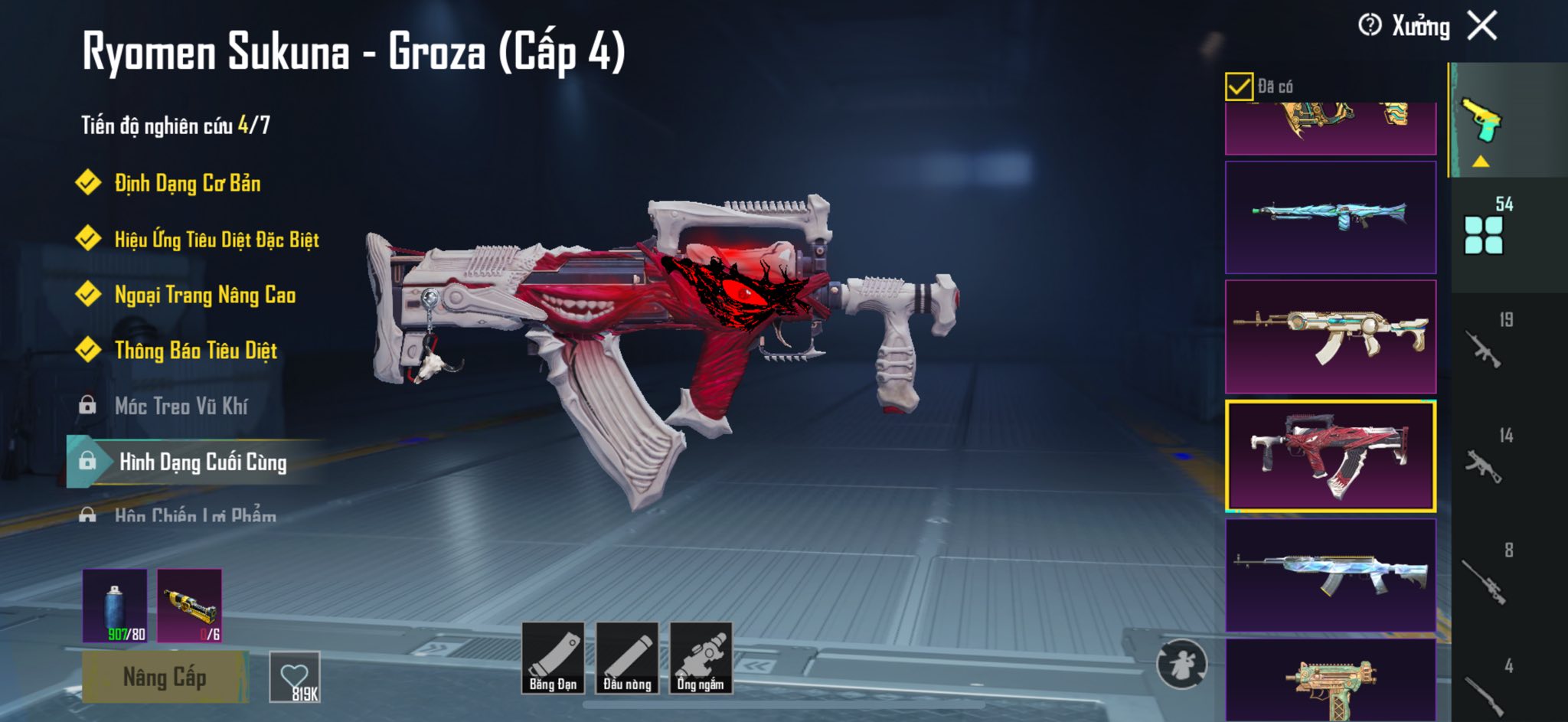The width and height of the screenshot is (1568, 722).
Task: Select the blue spray paint material slot
Action: point(115,605)
